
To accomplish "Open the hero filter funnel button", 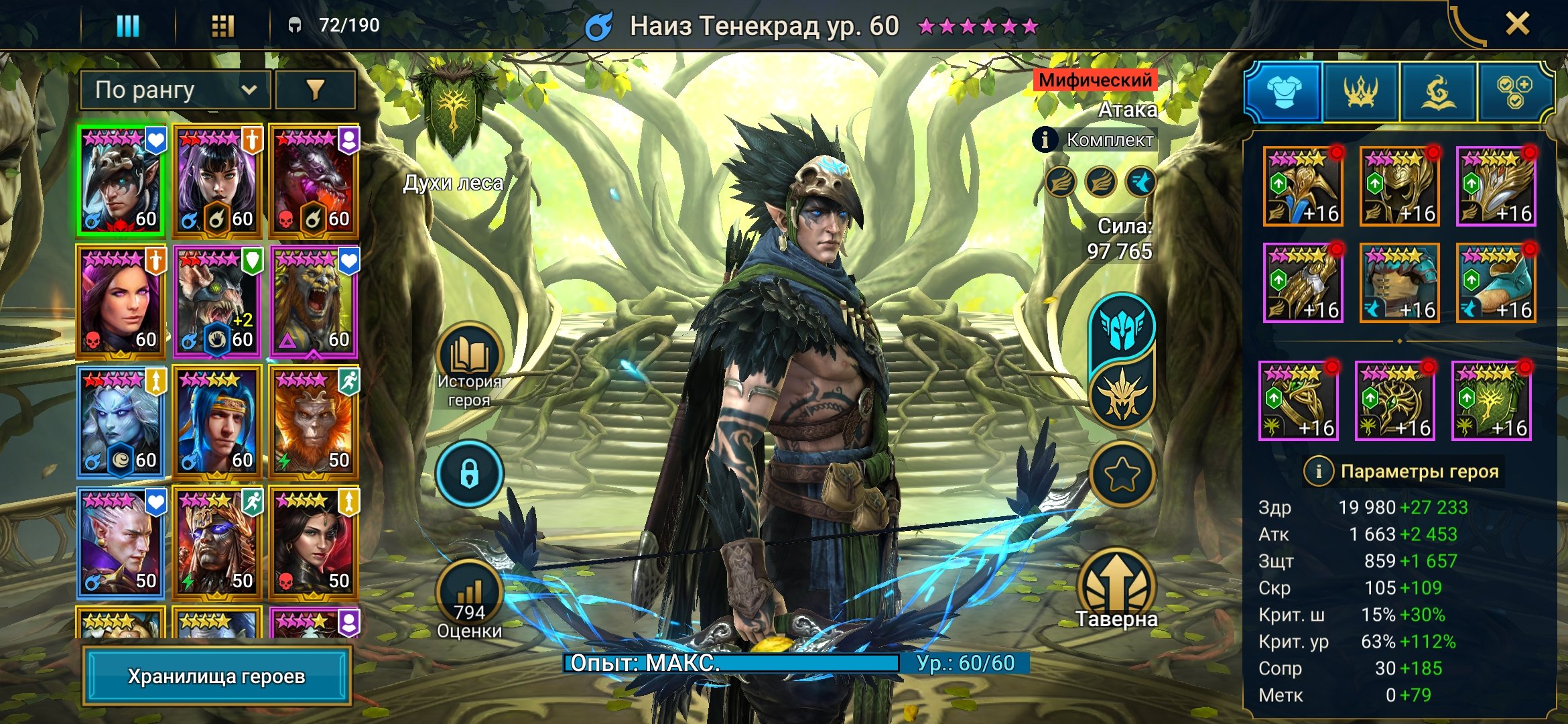I will (315, 90).
